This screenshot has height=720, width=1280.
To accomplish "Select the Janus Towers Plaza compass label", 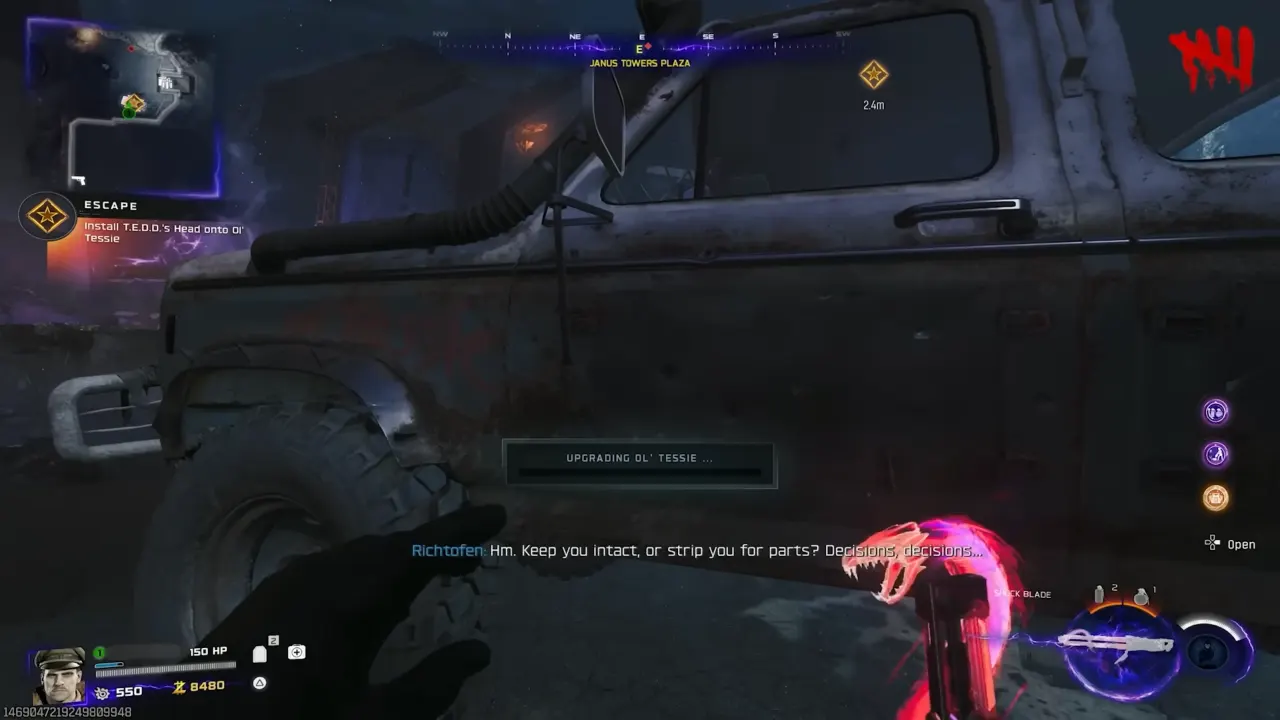I will 640,63.
